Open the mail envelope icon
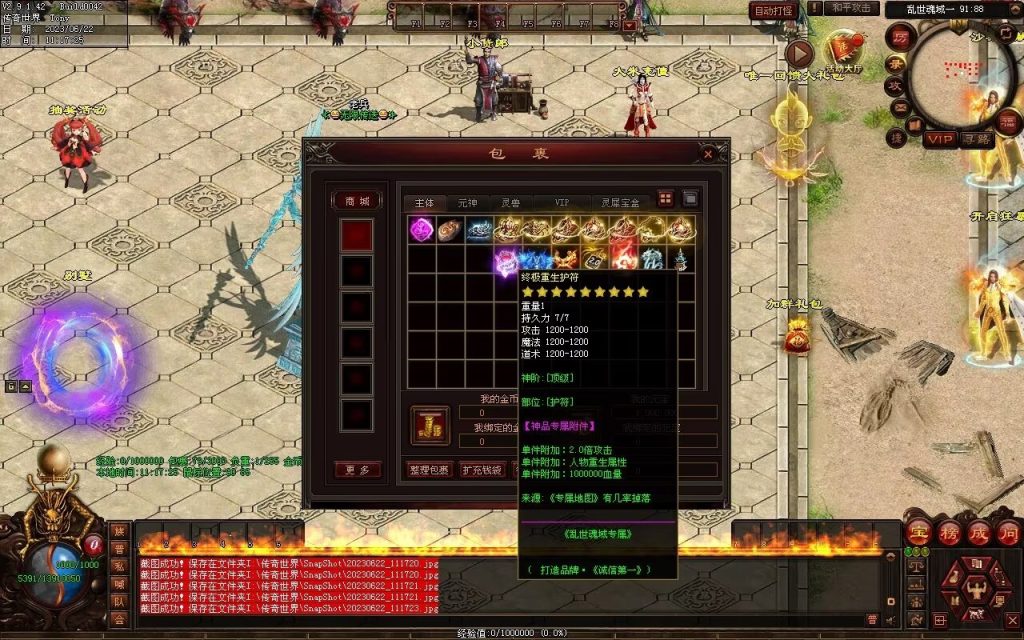 click(x=899, y=108)
